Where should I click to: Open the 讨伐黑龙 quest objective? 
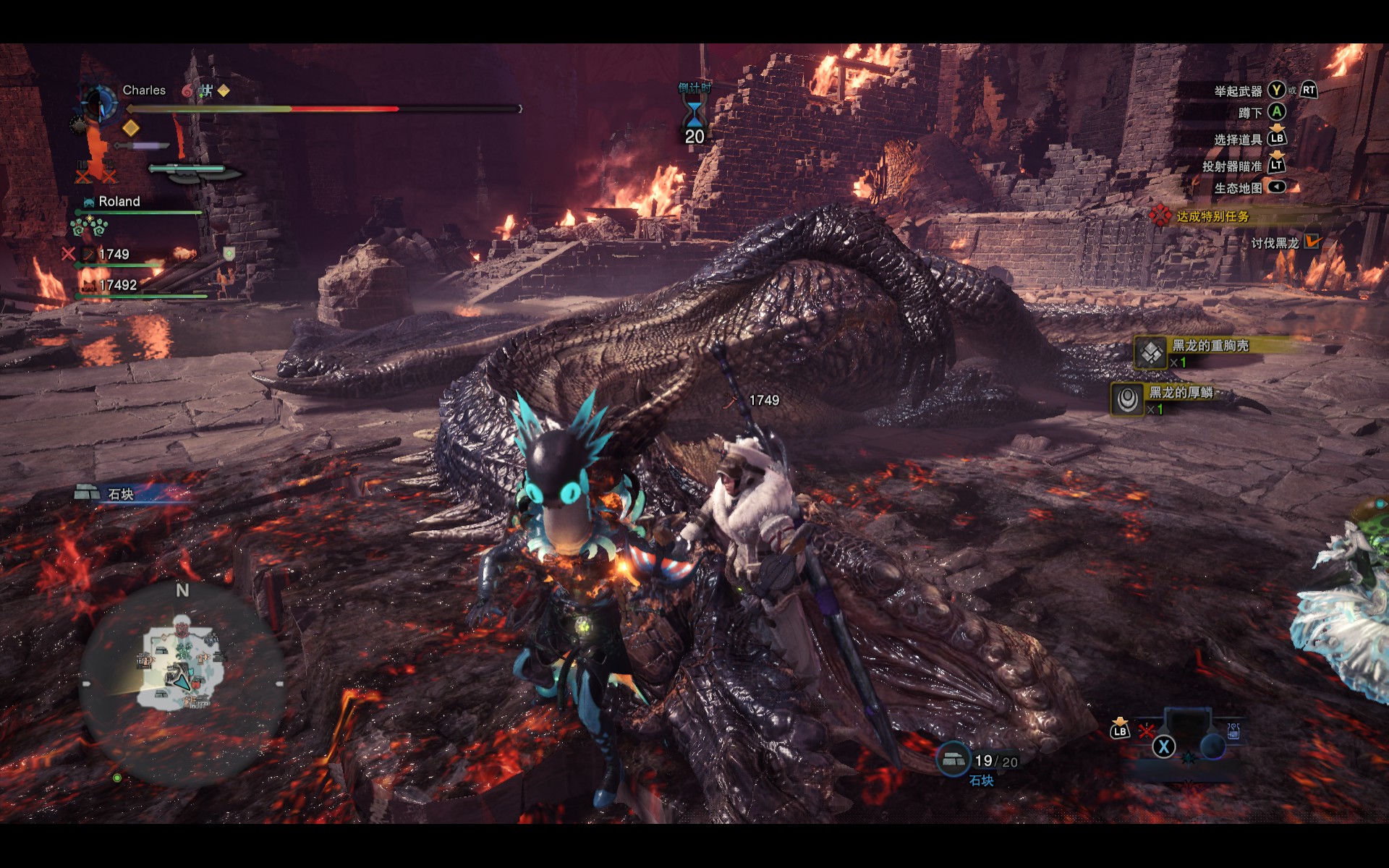click(1275, 243)
